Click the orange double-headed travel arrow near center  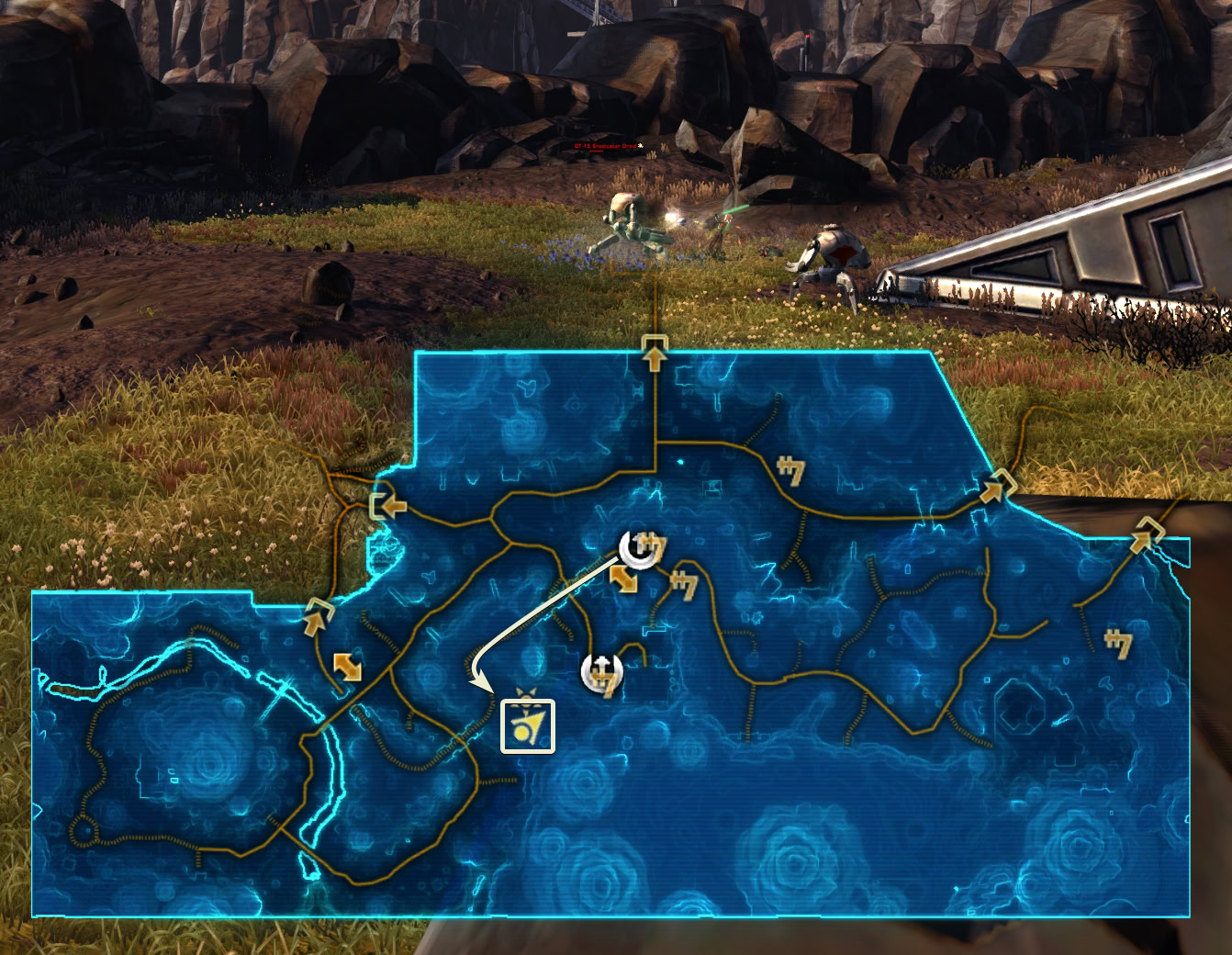click(x=624, y=579)
